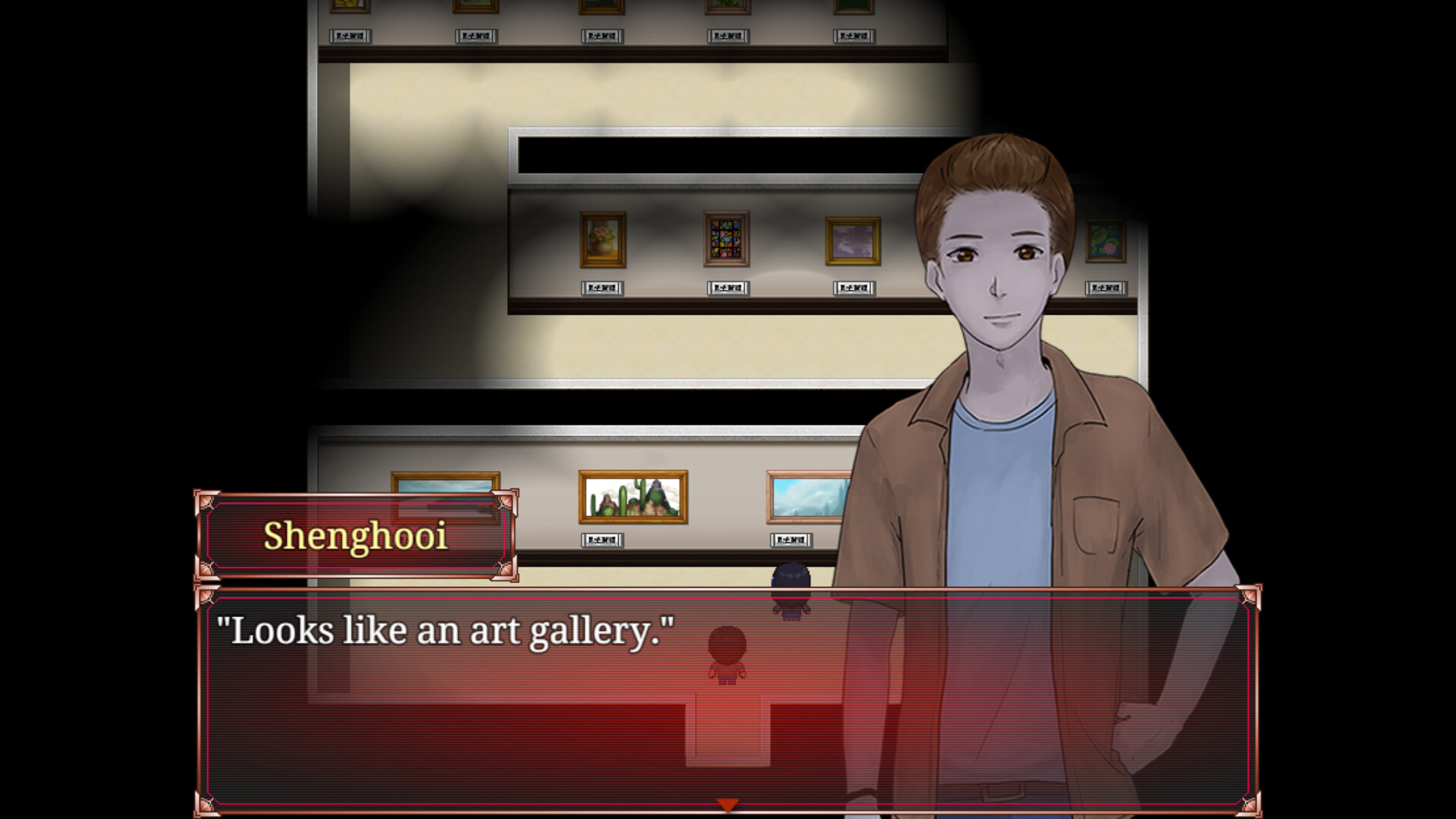Click the red continue arrow to advance dialogue
Screen dimensions: 1456x819
click(x=729, y=802)
